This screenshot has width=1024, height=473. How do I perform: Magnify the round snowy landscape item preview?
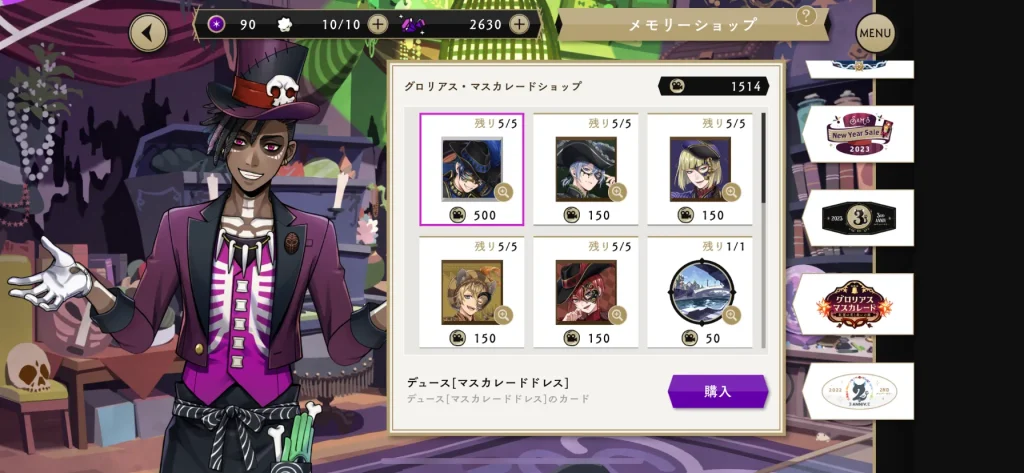(731, 315)
